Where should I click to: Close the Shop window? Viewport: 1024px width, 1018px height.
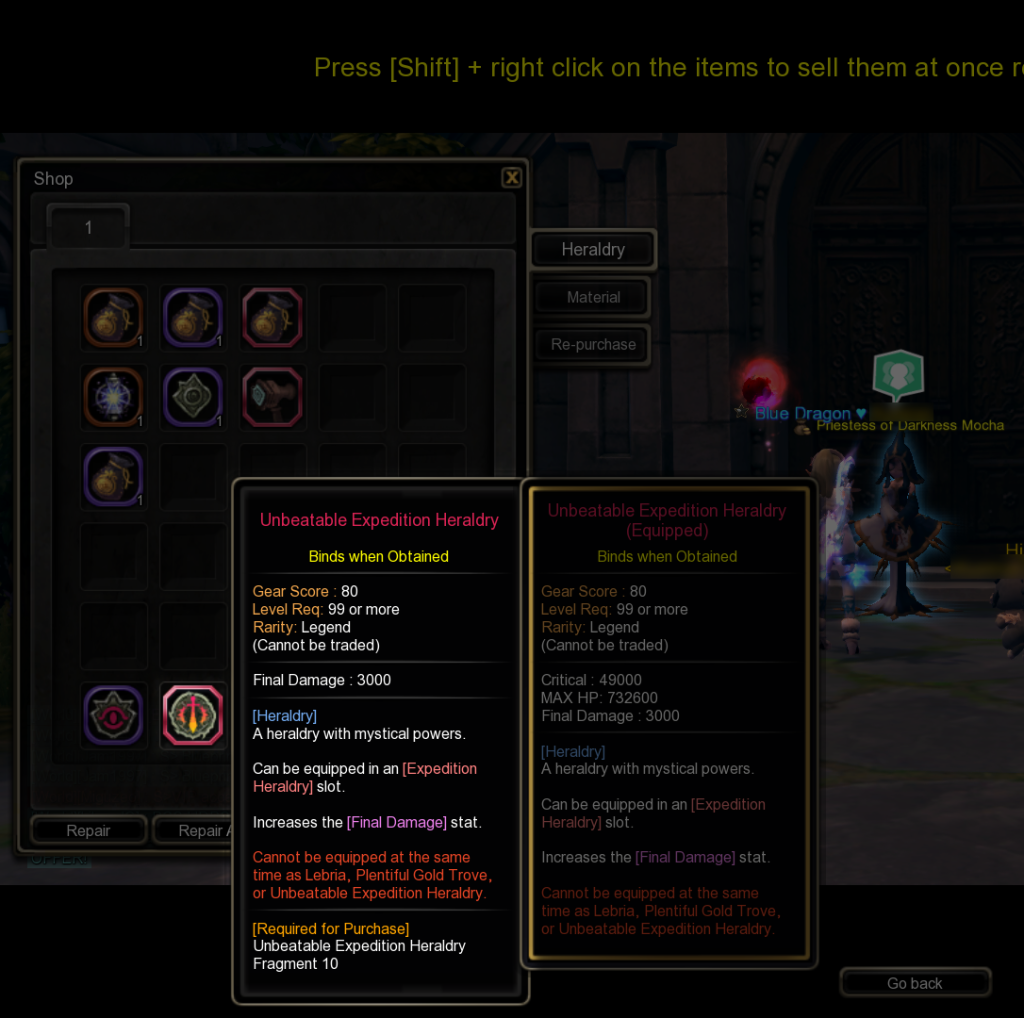click(512, 178)
